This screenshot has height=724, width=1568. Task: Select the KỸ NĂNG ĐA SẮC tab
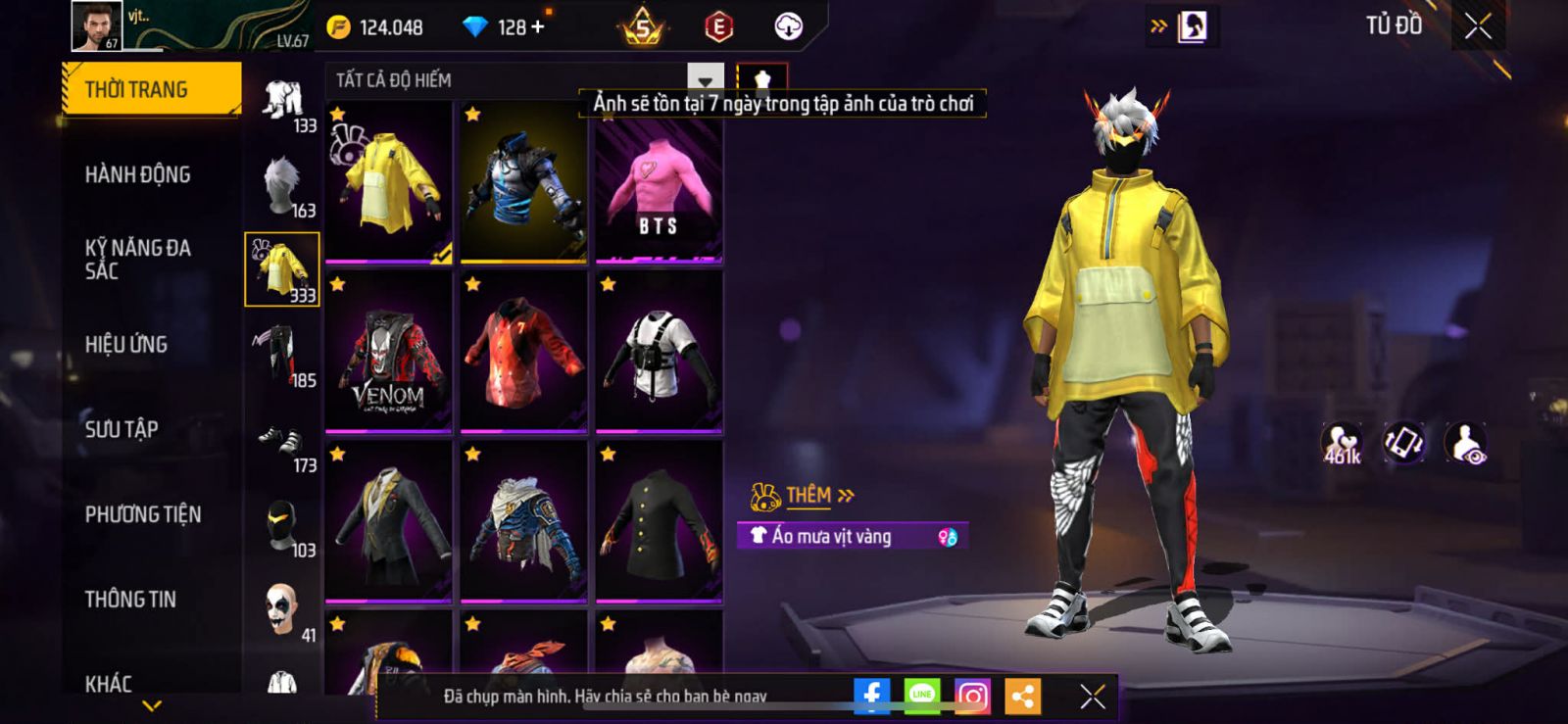(138, 260)
